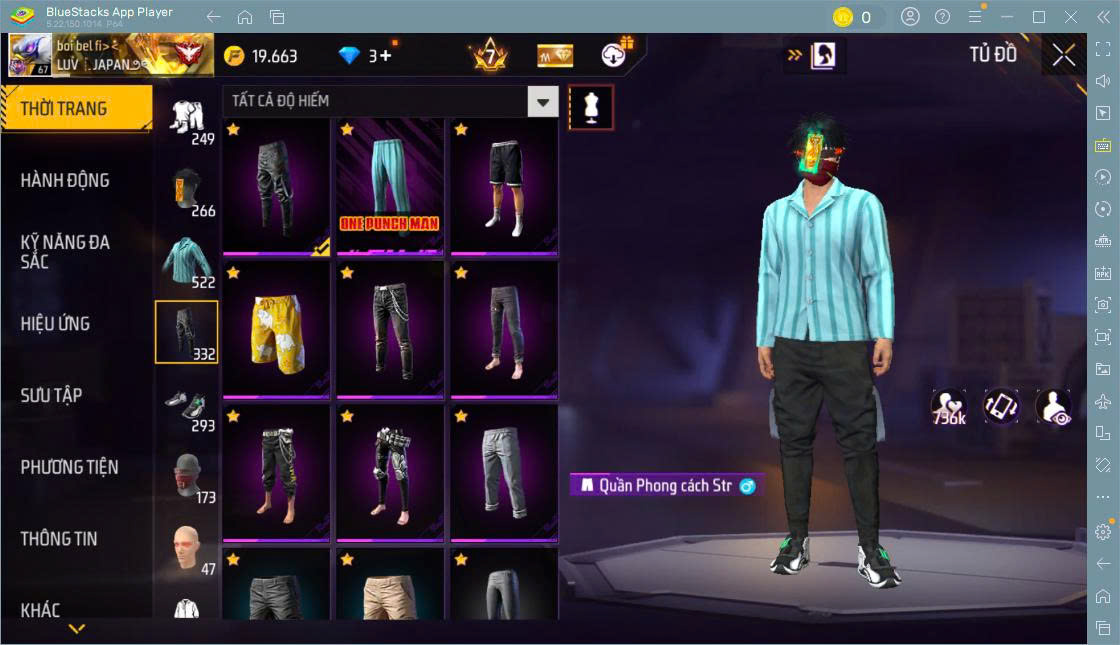Show the PHƯƠNG TIỆN category
1120x645 pixels.
(69, 467)
